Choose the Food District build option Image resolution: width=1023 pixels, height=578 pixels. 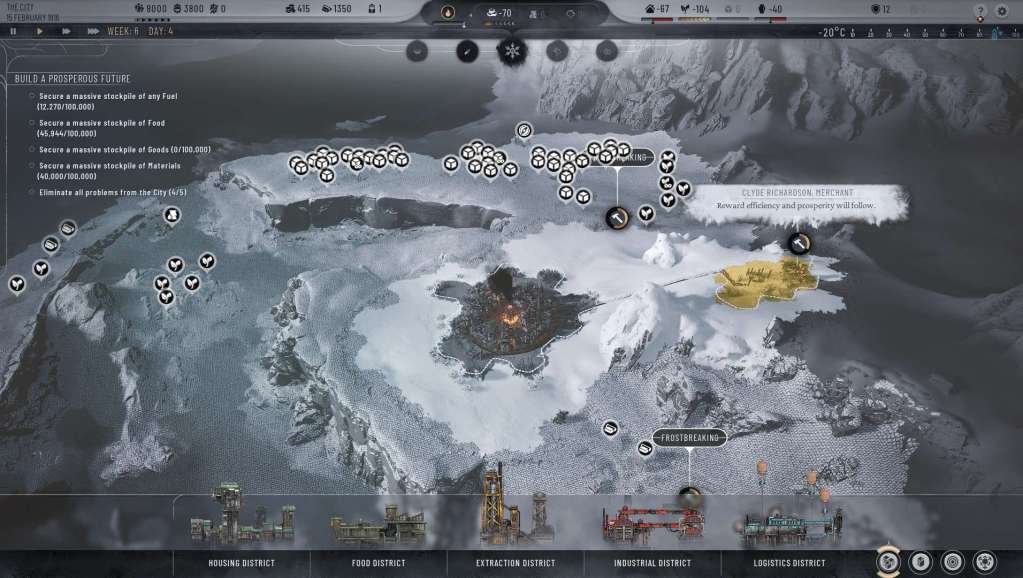pyautogui.click(x=378, y=562)
